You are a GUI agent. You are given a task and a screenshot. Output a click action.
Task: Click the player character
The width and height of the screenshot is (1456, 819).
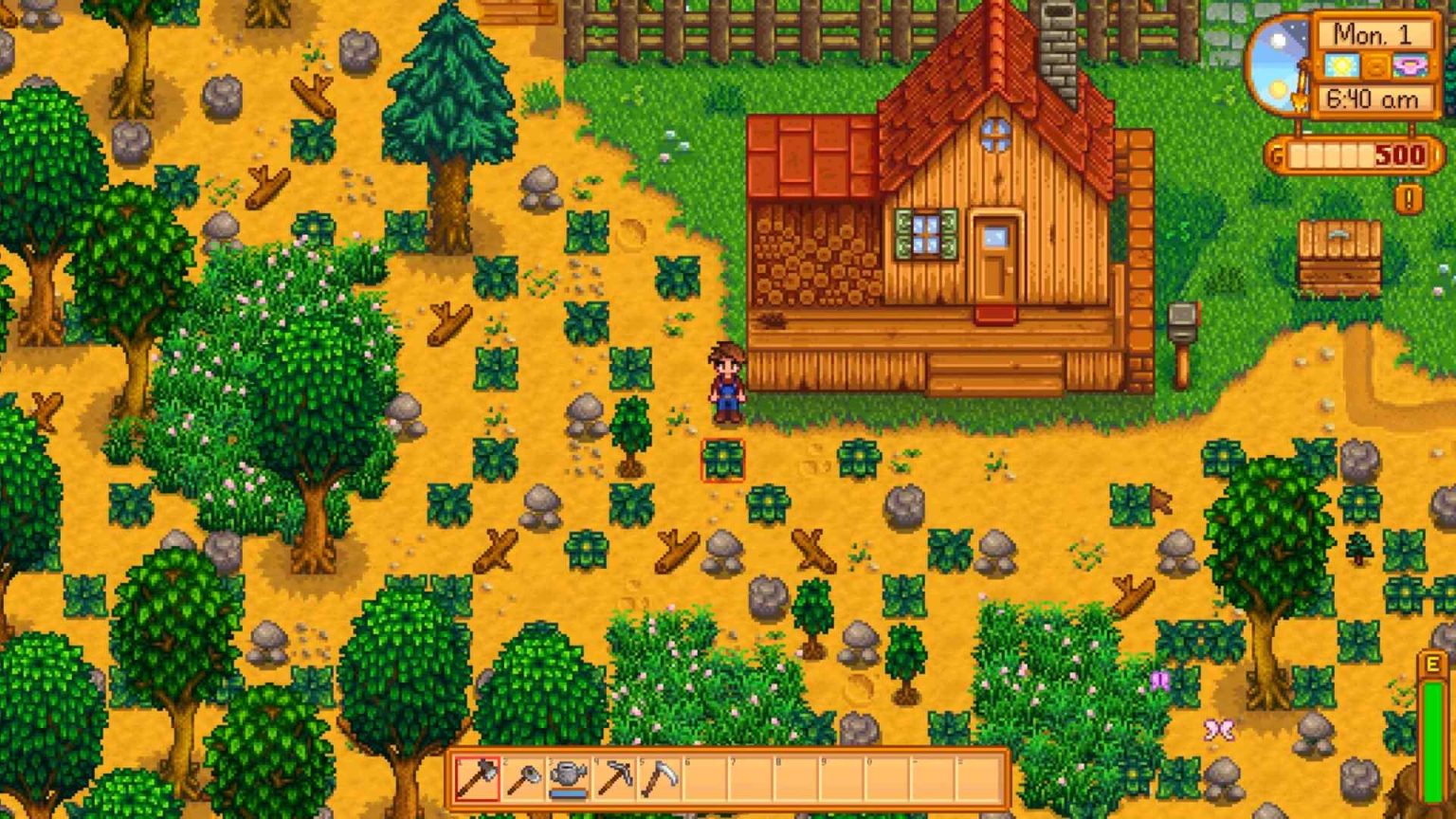(727, 379)
